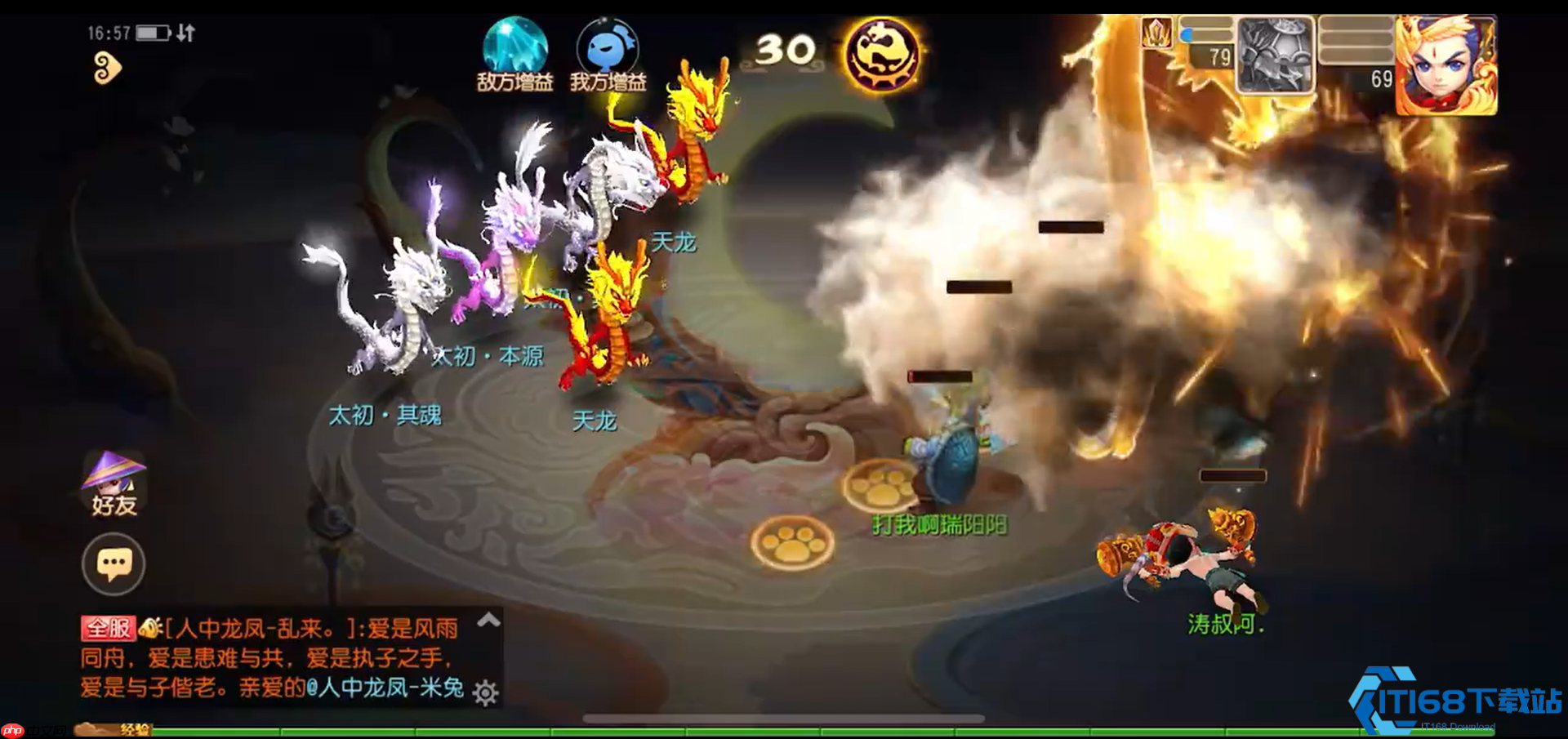Select the red-haired player avatar portrait
Screen dimensions: 1568x739
click(x=1445, y=65)
